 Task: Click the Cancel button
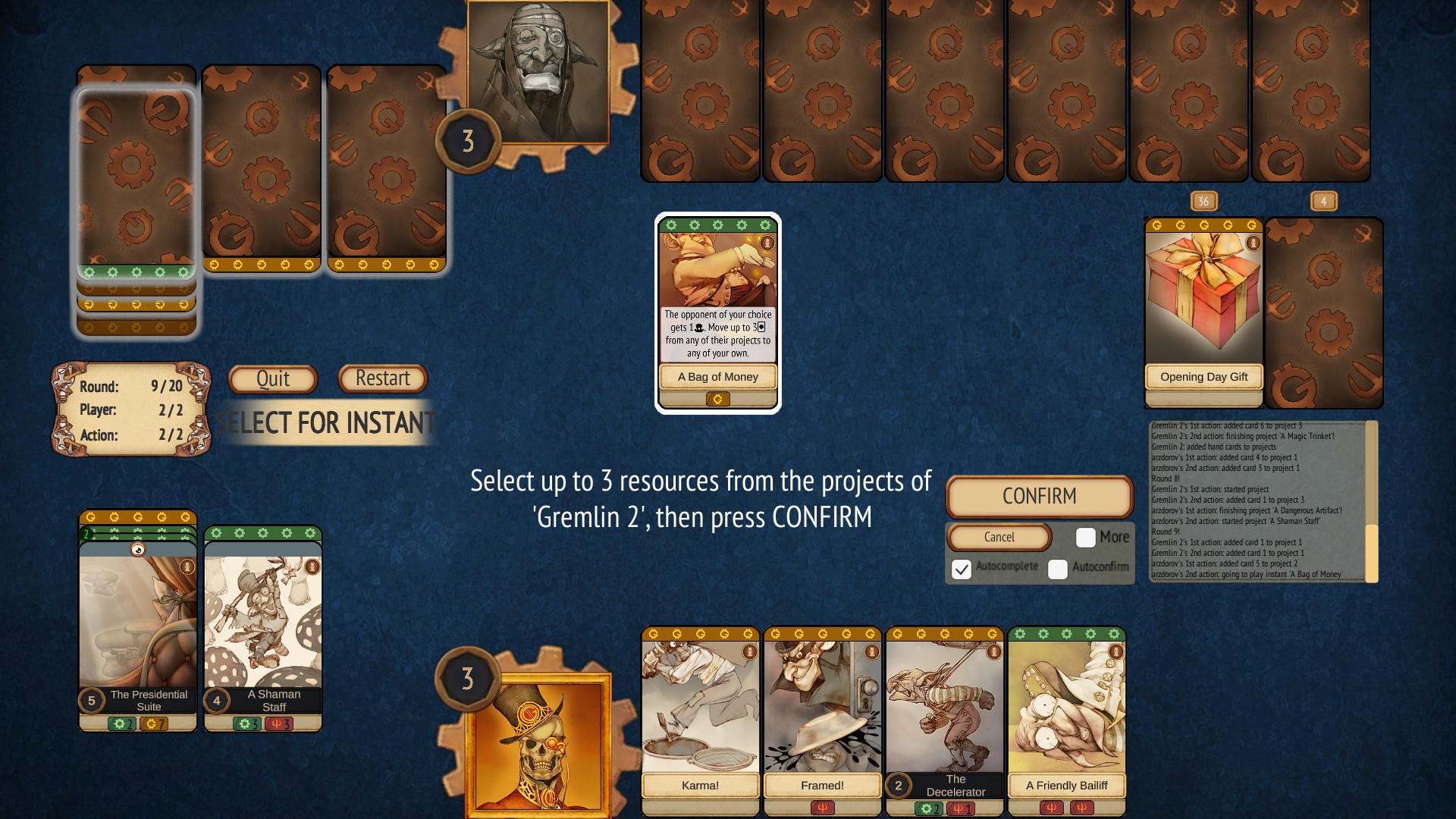click(999, 537)
